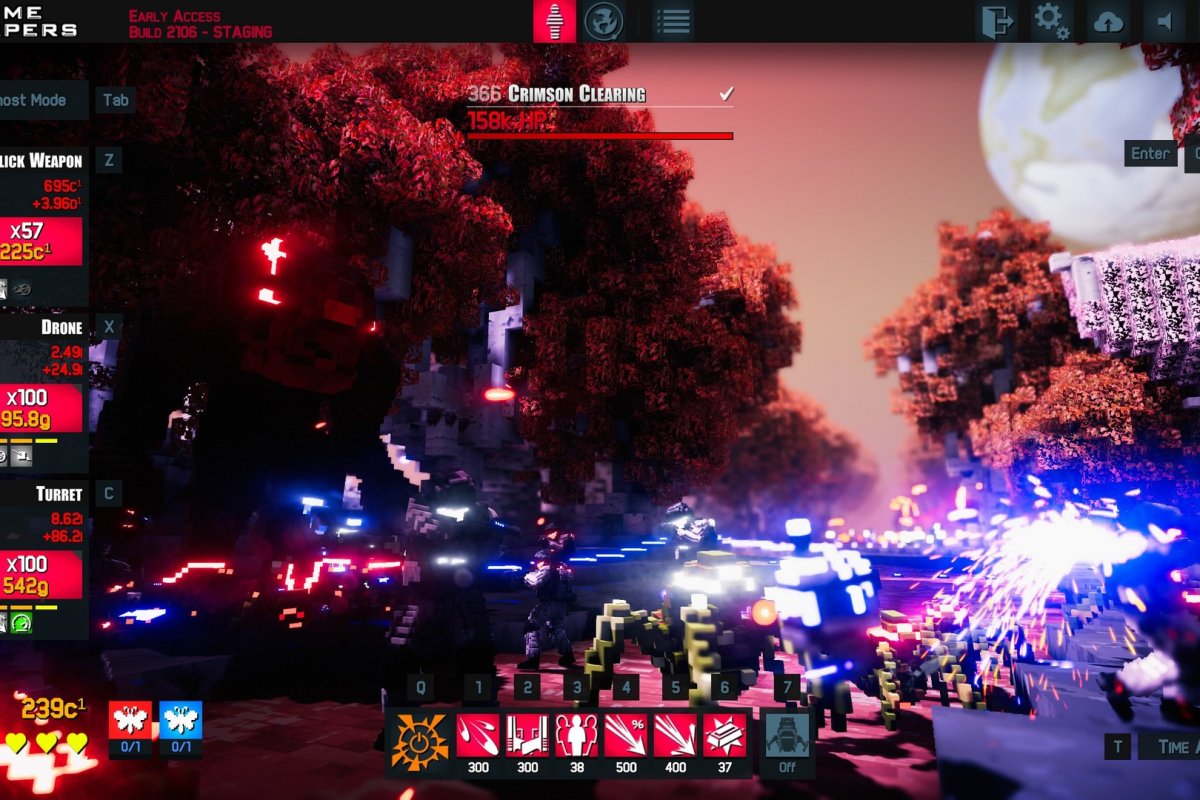
Task: Open the list menu icon
Action: [x=674, y=21]
